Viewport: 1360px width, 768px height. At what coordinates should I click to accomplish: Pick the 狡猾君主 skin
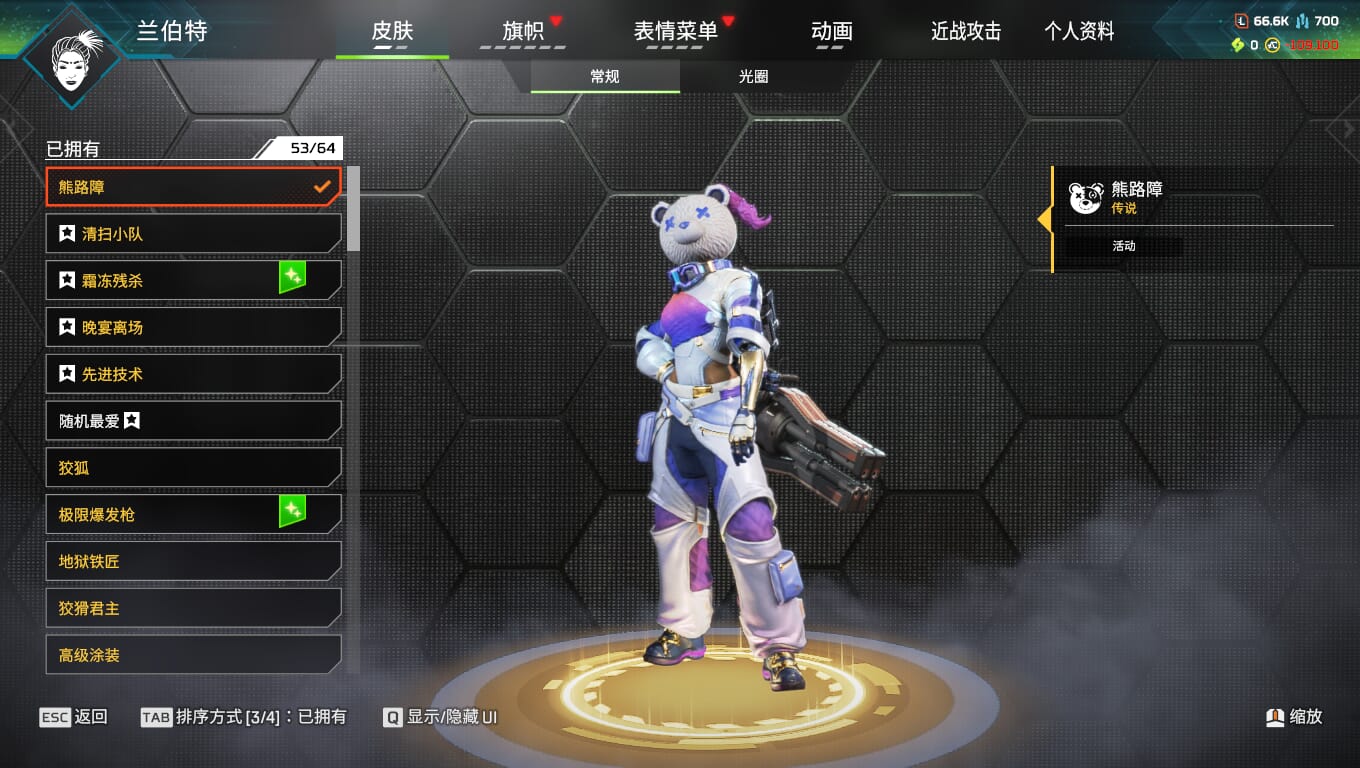click(x=193, y=608)
